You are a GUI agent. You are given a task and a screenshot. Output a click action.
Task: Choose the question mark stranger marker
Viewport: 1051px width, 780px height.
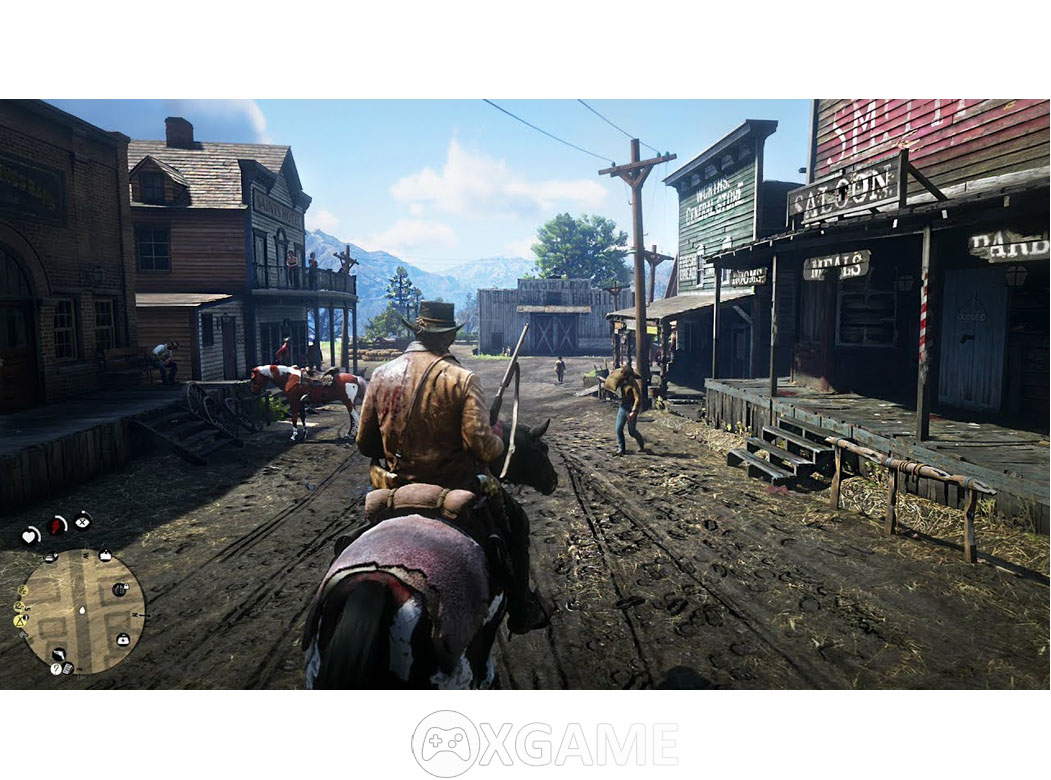55,668
